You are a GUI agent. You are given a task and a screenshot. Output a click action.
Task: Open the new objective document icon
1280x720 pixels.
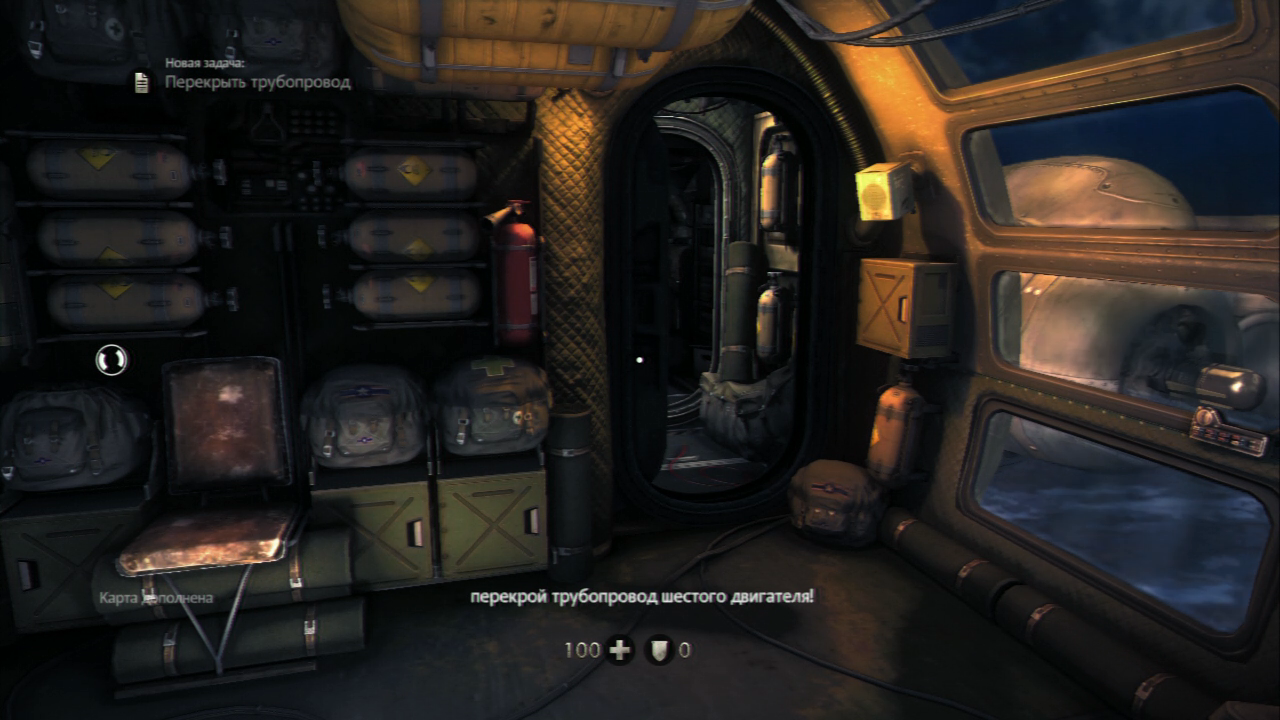[x=142, y=82]
